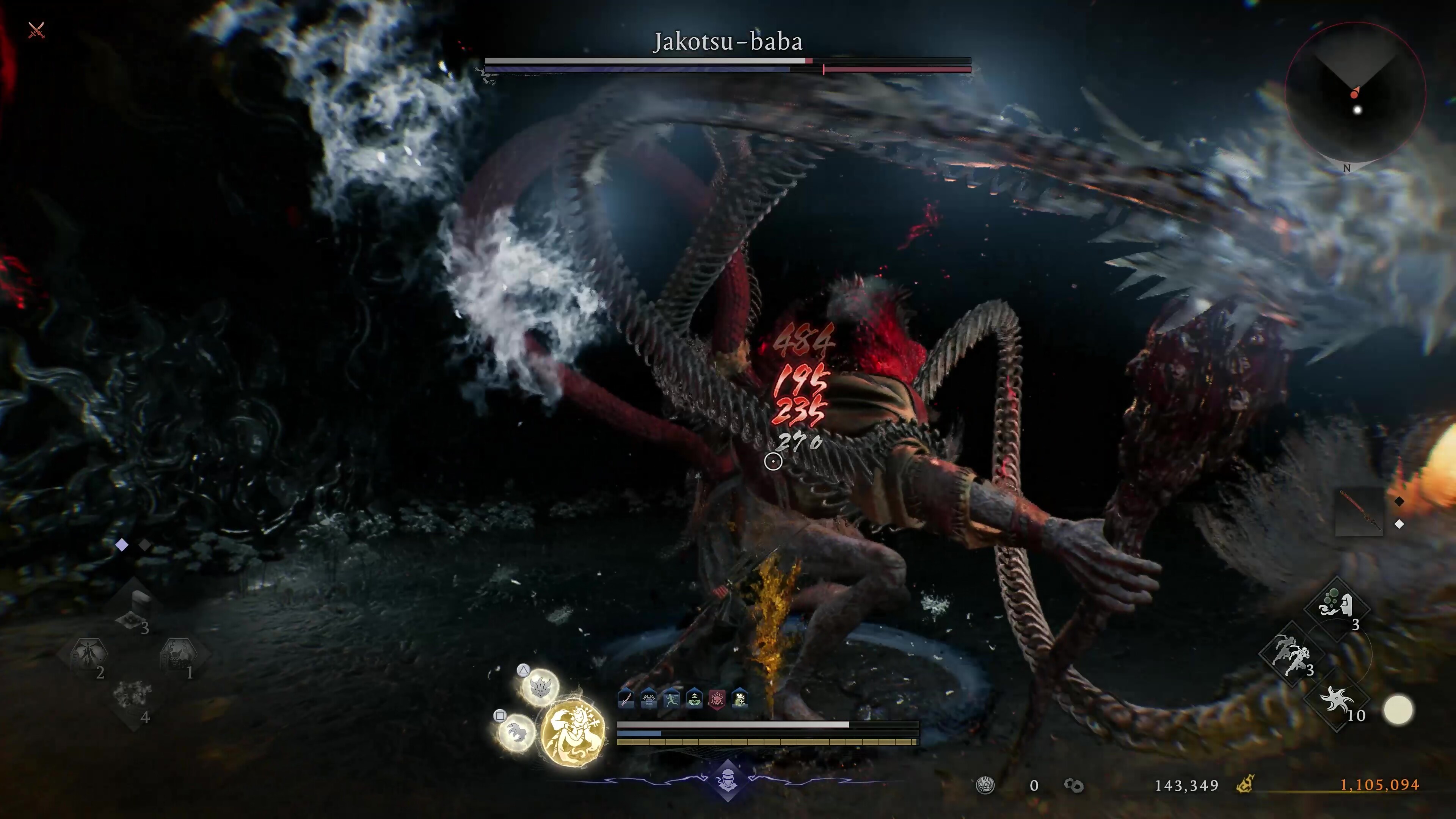Check the running figure speed buff

coord(672,700)
